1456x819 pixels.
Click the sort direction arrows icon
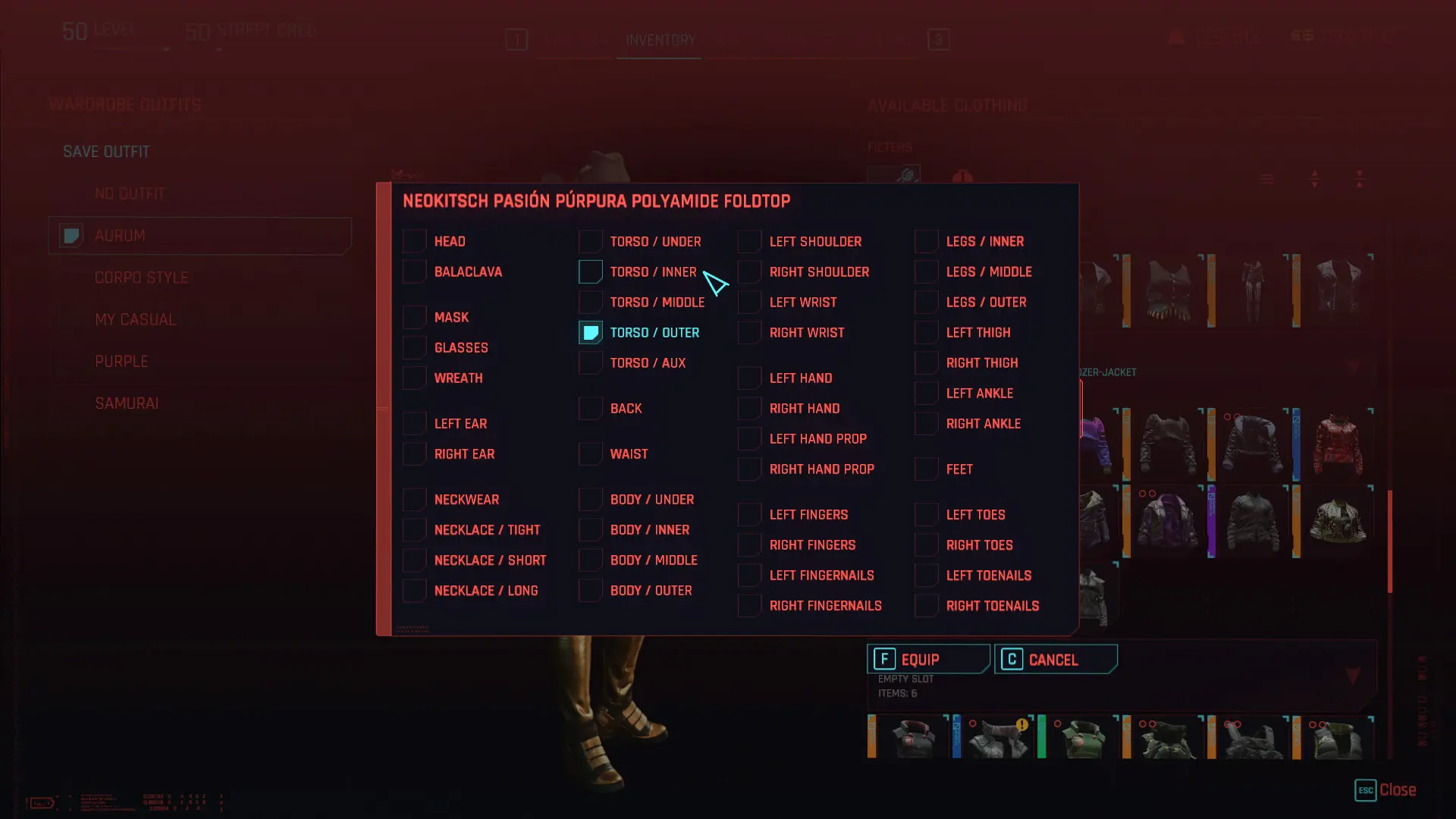tap(1316, 178)
